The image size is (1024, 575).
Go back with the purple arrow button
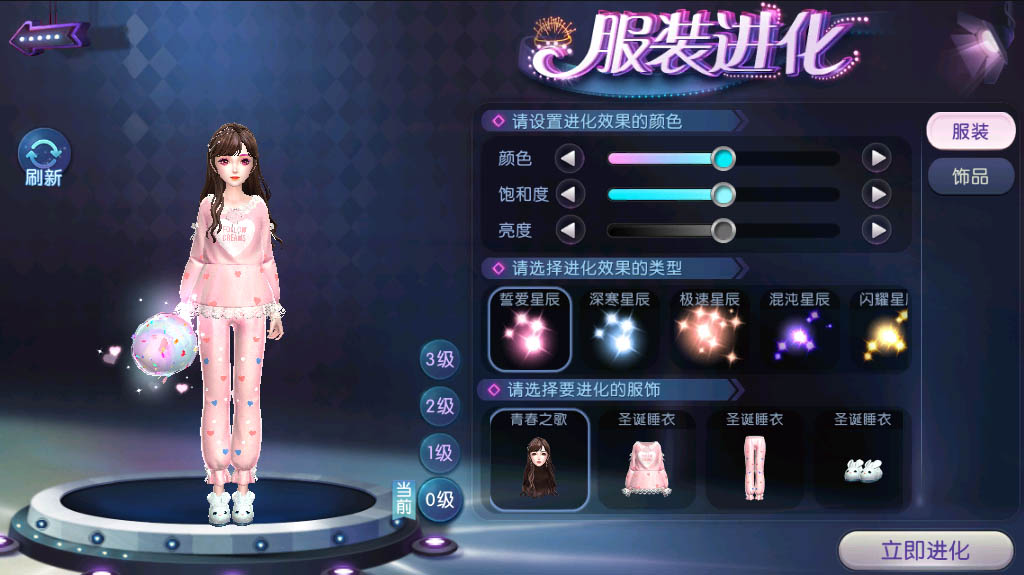coord(48,37)
